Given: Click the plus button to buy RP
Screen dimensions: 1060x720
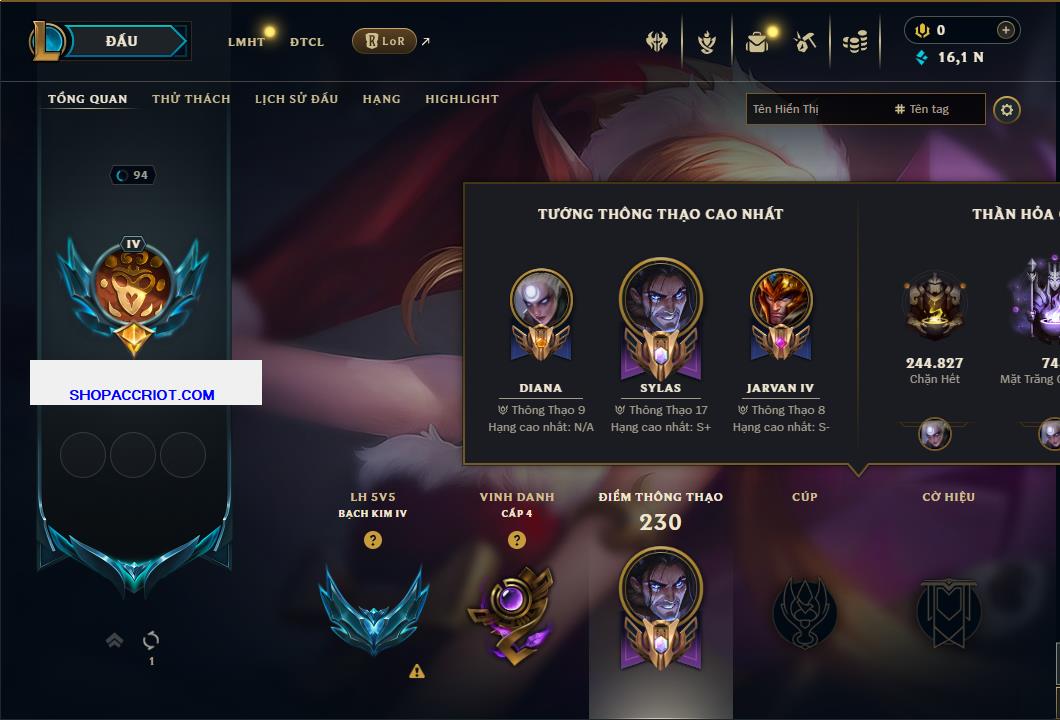Looking at the screenshot, I should coord(1005,30).
